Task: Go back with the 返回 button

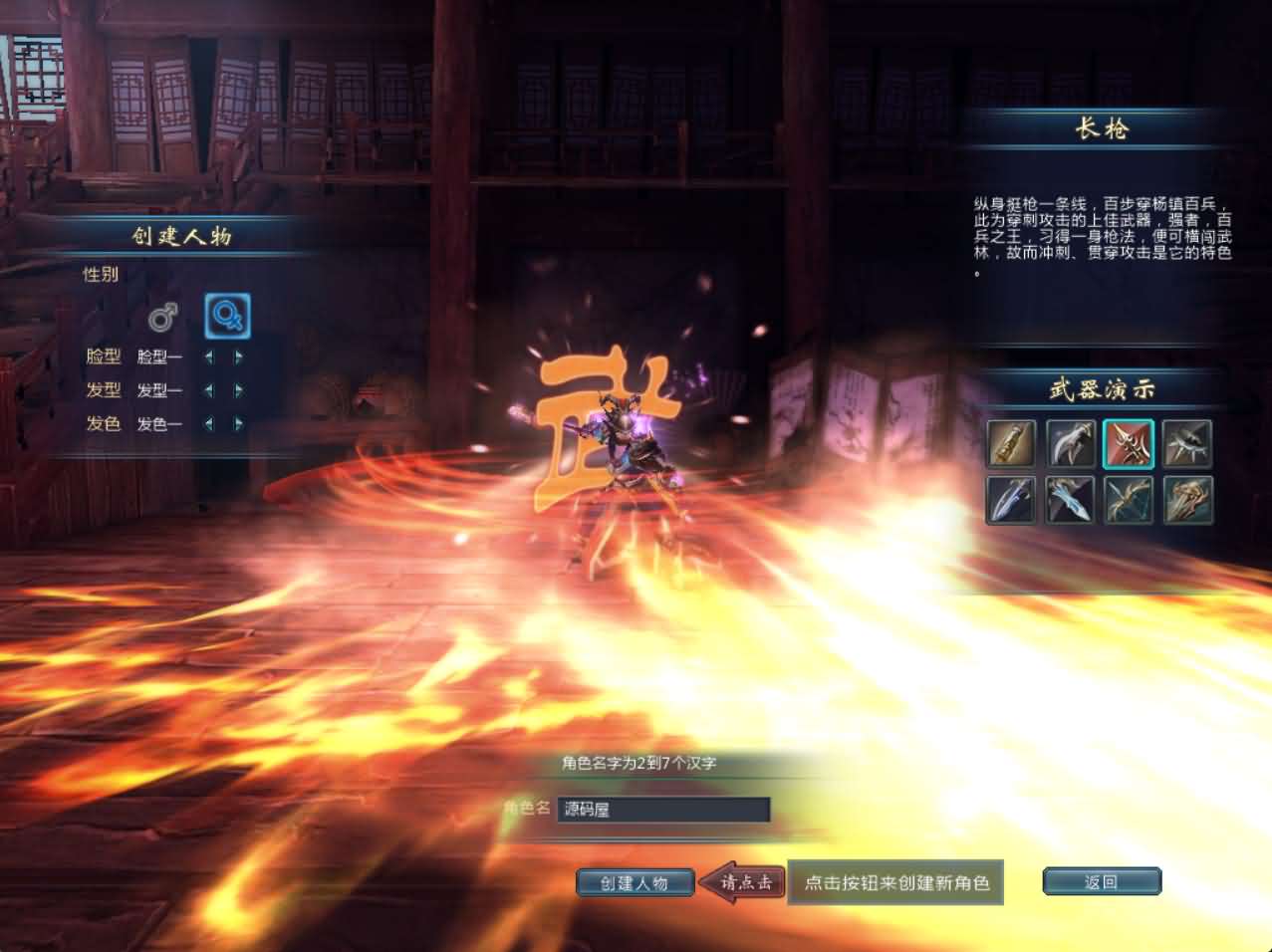Action: [1101, 882]
